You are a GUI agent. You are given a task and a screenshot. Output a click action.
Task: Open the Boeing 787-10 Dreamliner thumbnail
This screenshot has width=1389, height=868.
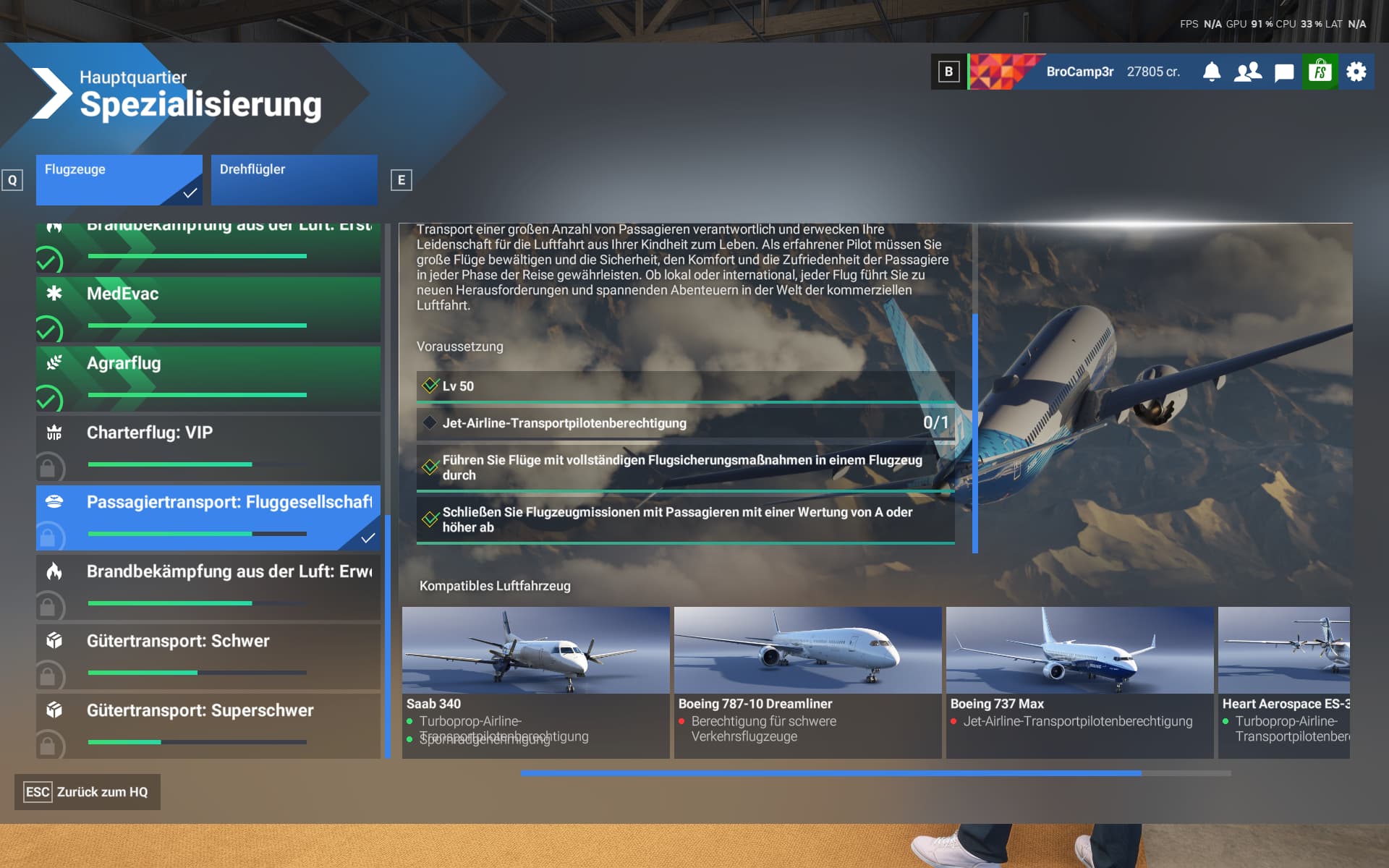tap(807, 651)
